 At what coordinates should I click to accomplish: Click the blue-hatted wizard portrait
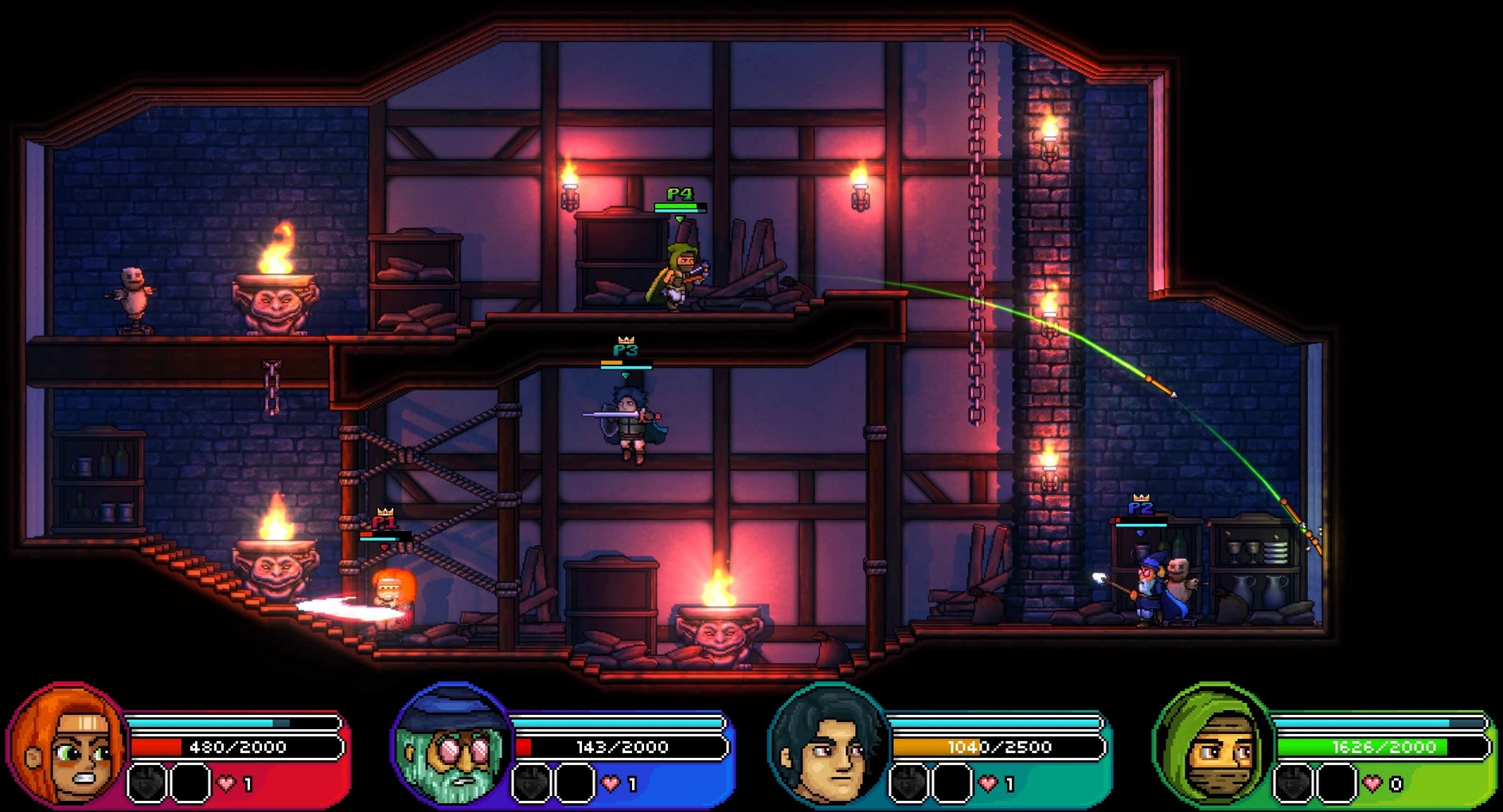pos(451,746)
